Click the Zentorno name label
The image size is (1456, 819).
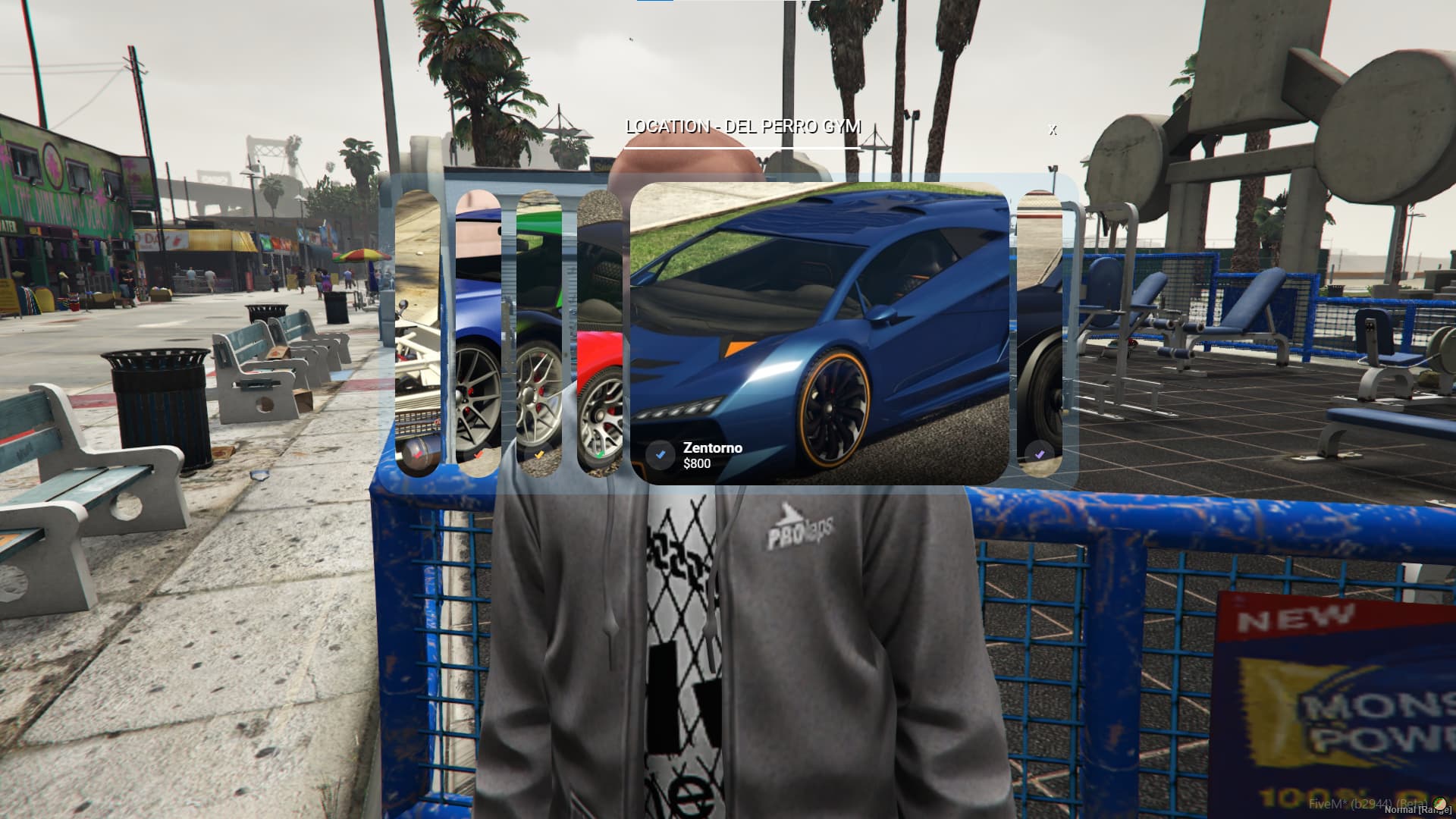point(711,447)
